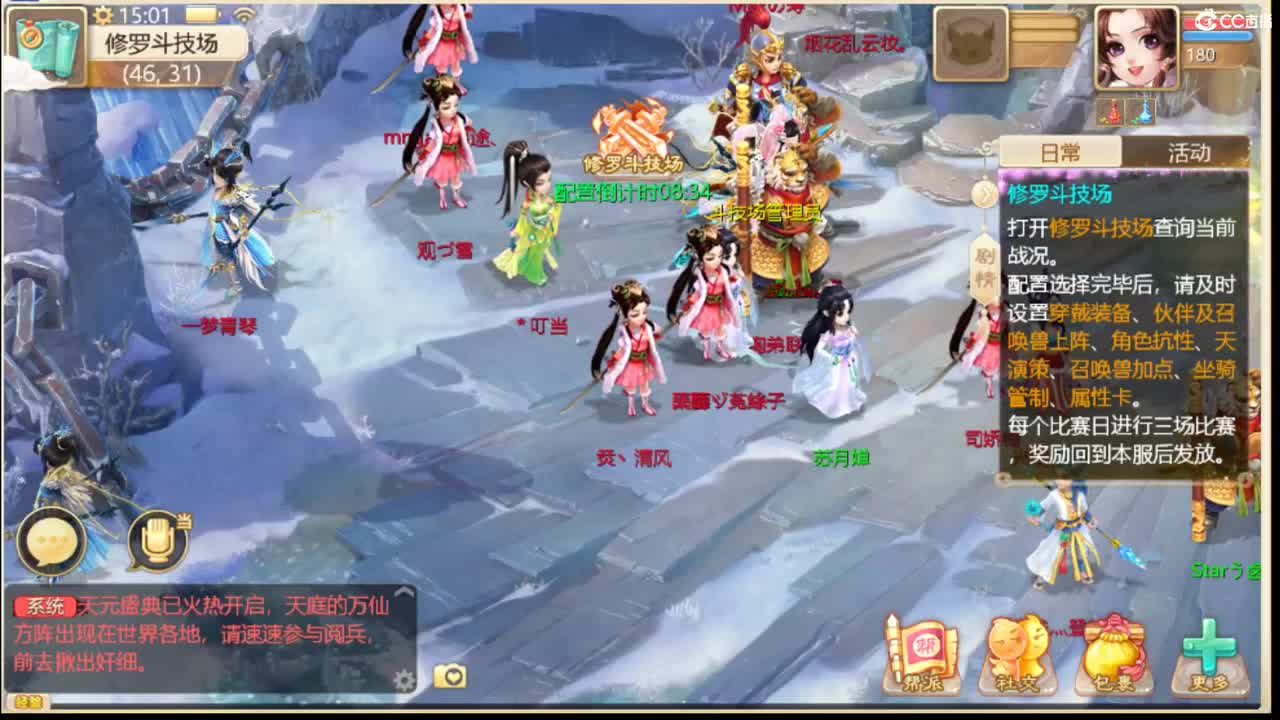Click the small gear icon near the camera
The width and height of the screenshot is (1280, 720).
click(x=402, y=679)
